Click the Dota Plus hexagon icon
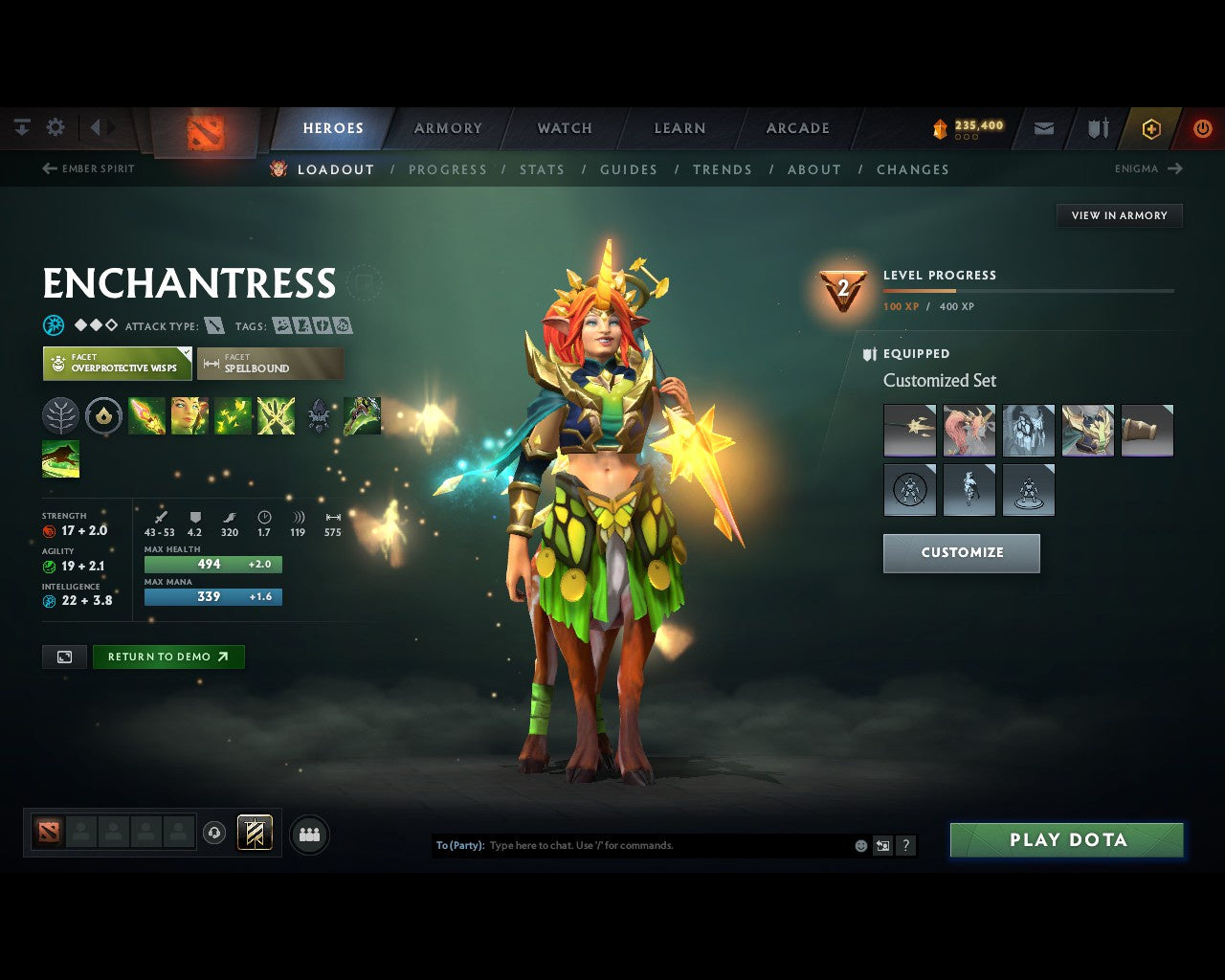The height and width of the screenshot is (980, 1225). click(1151, 128)
